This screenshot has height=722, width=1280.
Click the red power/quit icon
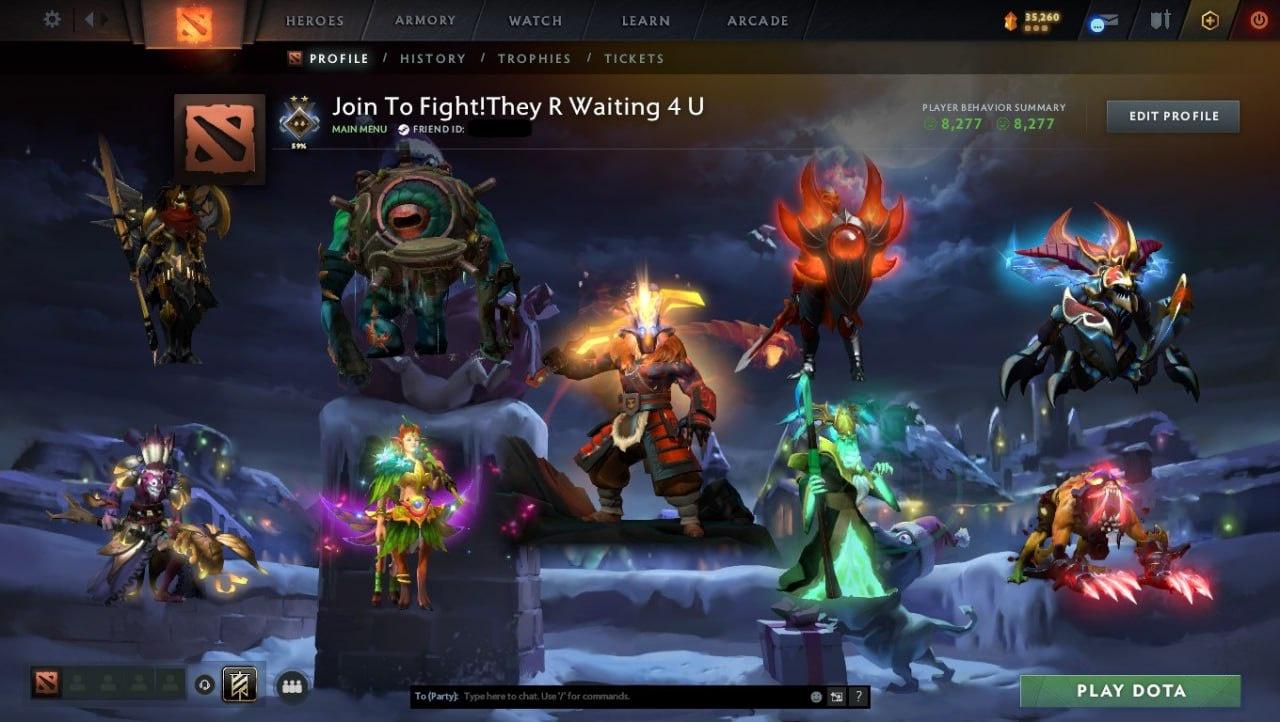(1258, 19)
